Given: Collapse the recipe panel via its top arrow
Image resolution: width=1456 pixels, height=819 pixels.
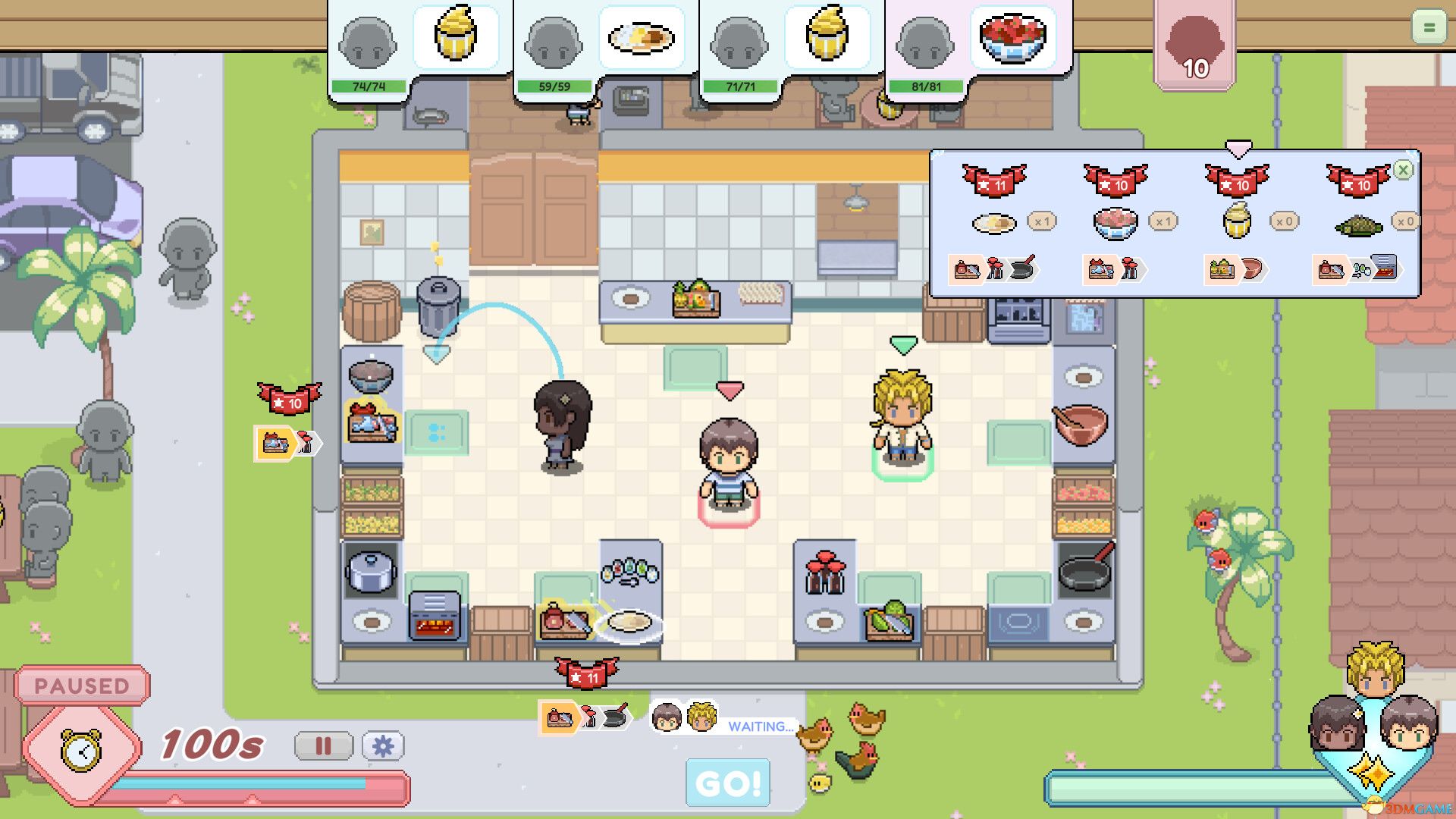Looking at the screenshot, I should point(1238,149).
